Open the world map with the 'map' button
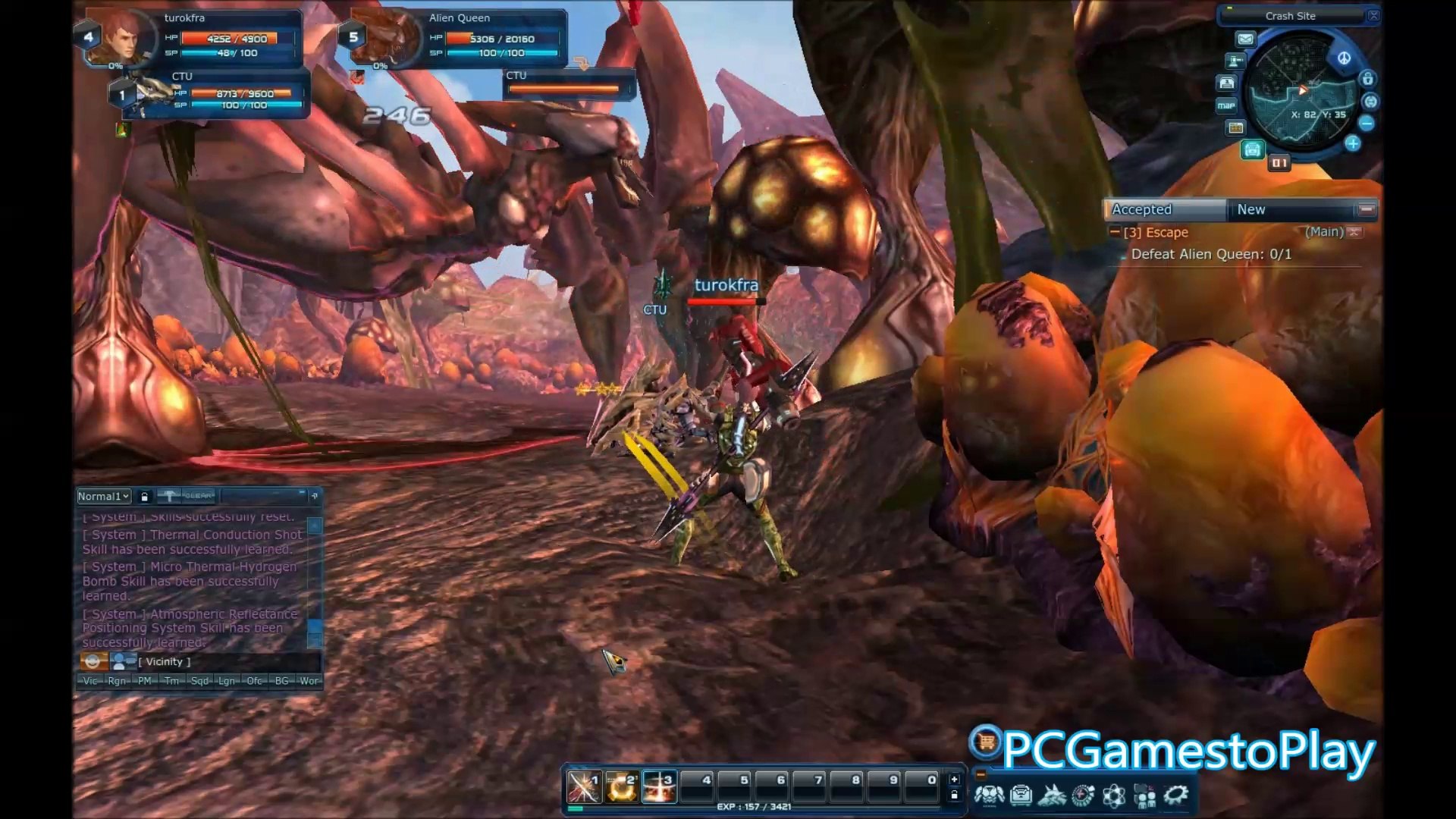The height and width of the screenshot is (819, 1456). tap(1226, 105)
